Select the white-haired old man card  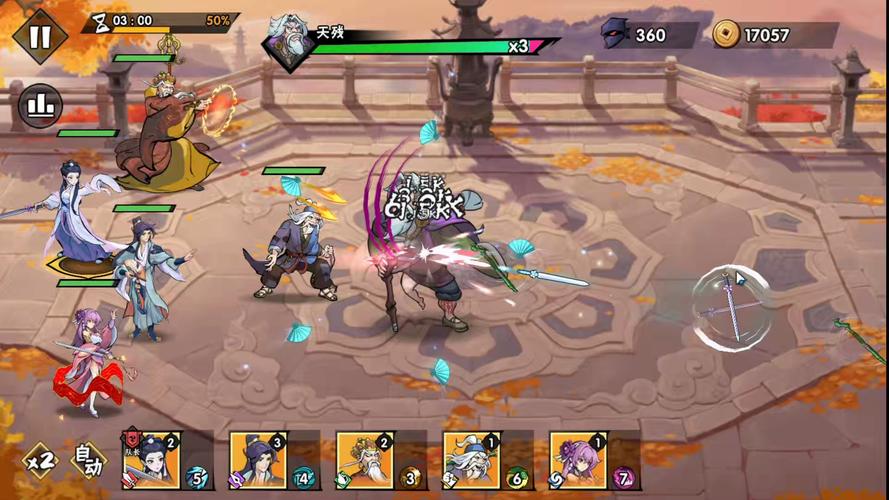[x=472, y=460]
